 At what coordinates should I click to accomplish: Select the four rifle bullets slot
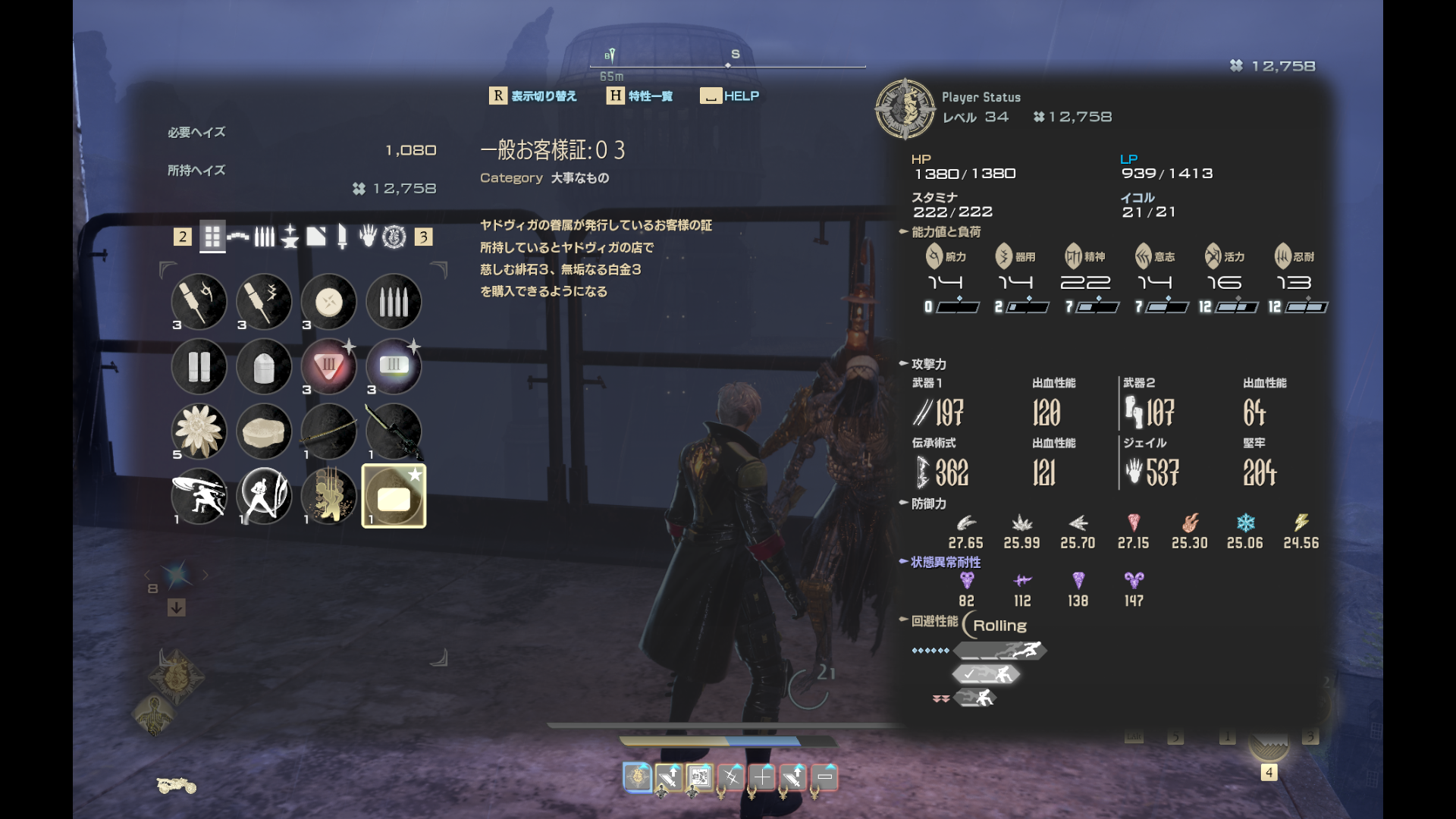[394, 303]
